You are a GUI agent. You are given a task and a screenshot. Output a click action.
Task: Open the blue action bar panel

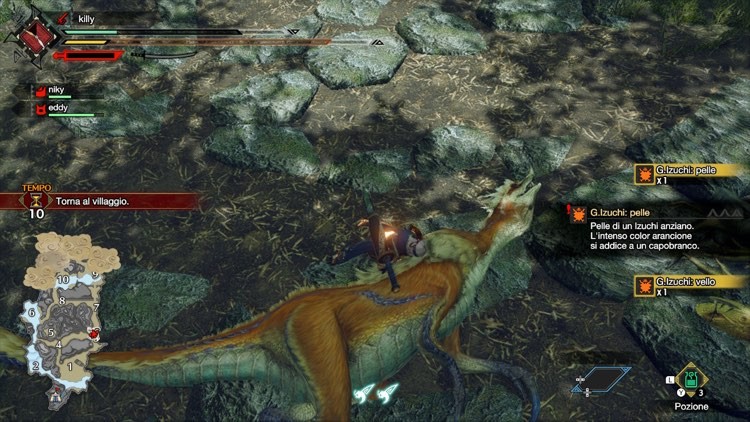600,380
